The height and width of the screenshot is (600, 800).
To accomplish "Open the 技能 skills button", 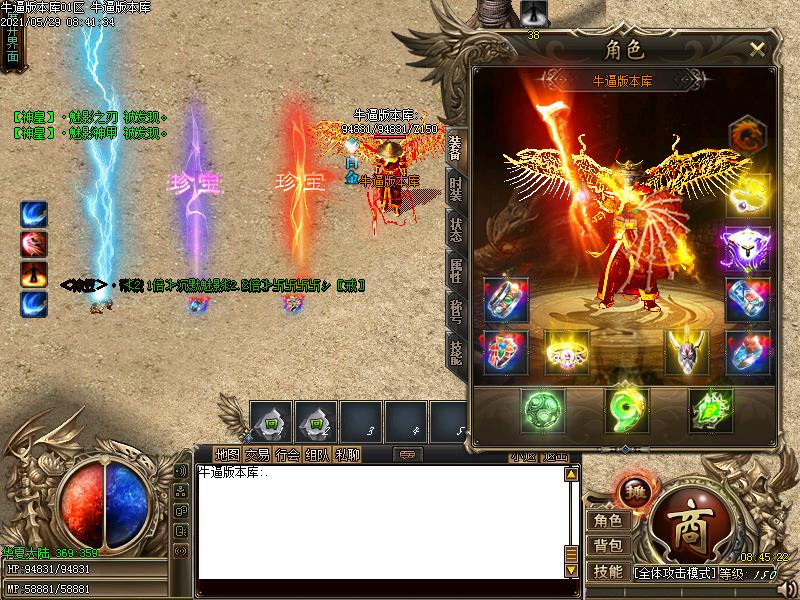I will tap(607, 571).
